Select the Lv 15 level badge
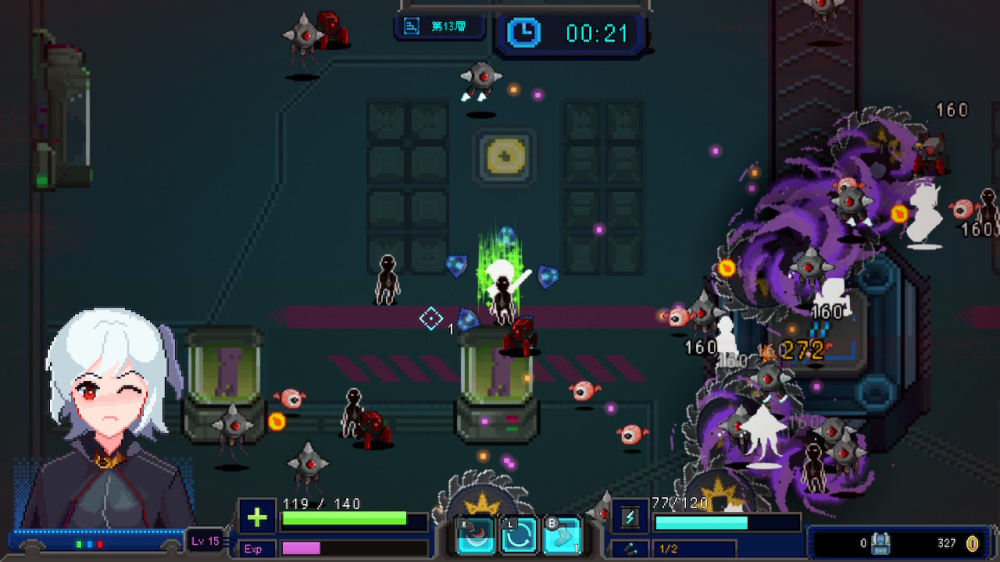Screen dimensions: 1000x562 point(206,542)
